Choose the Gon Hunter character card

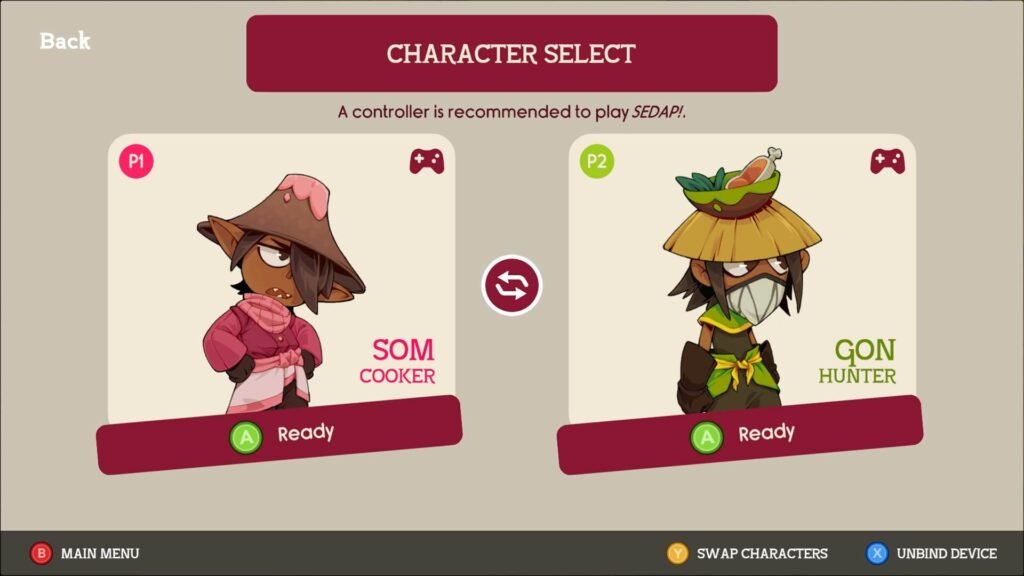tap(742, 280)
